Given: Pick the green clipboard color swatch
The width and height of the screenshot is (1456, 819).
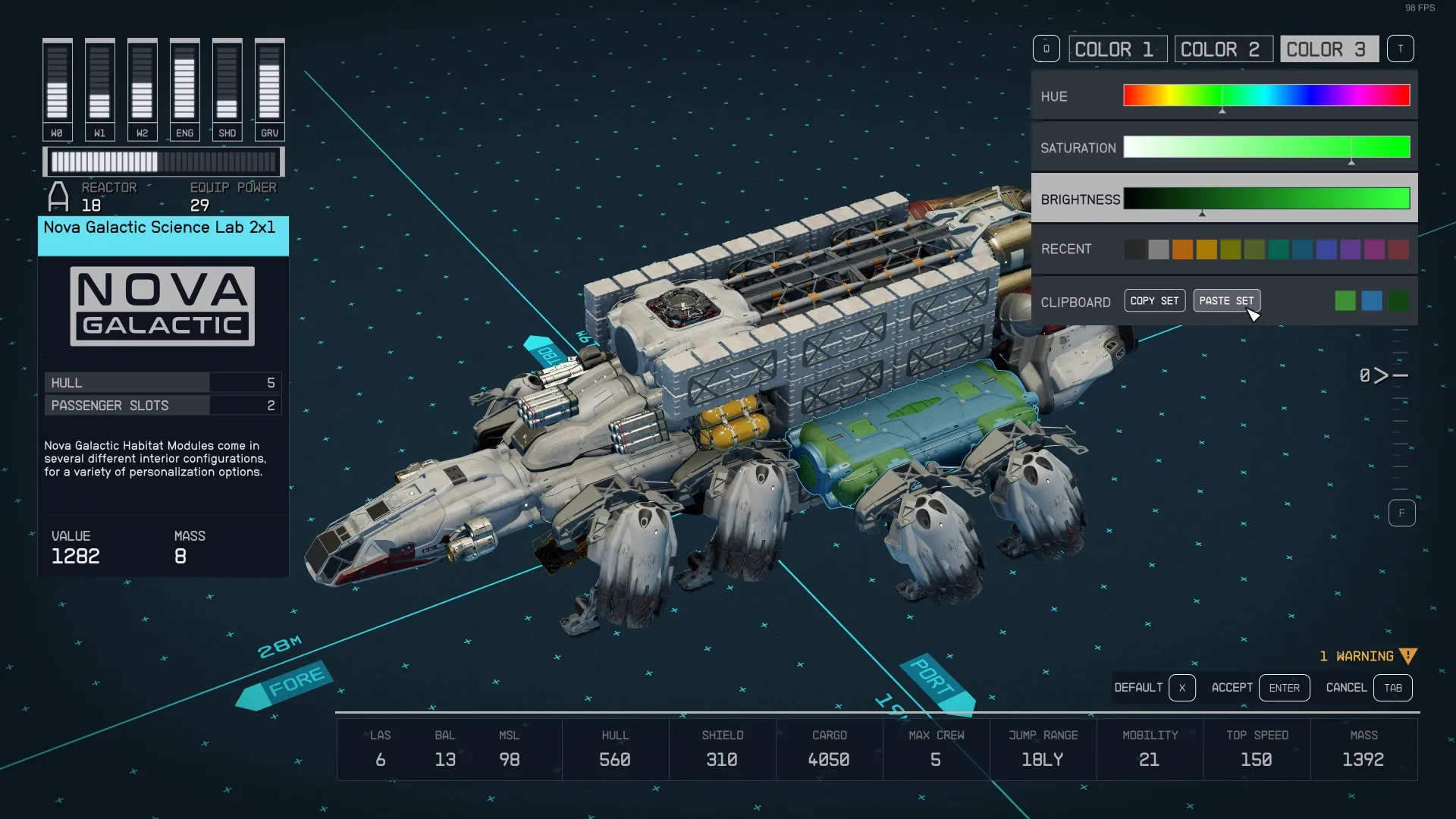Looking at the screenshot, I should click(1345, 301).
